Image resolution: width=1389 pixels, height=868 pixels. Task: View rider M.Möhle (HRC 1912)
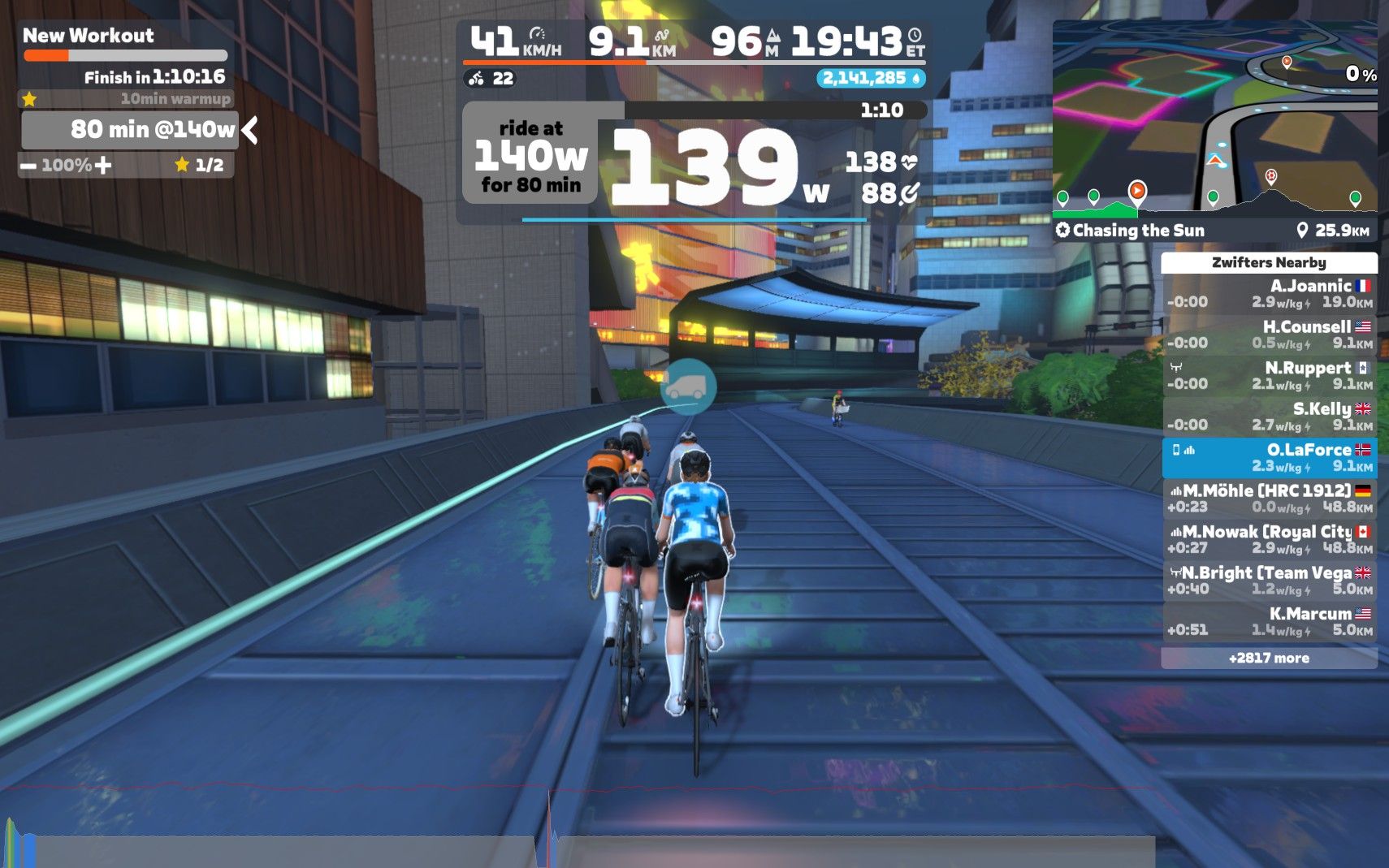click(1269, 499)
